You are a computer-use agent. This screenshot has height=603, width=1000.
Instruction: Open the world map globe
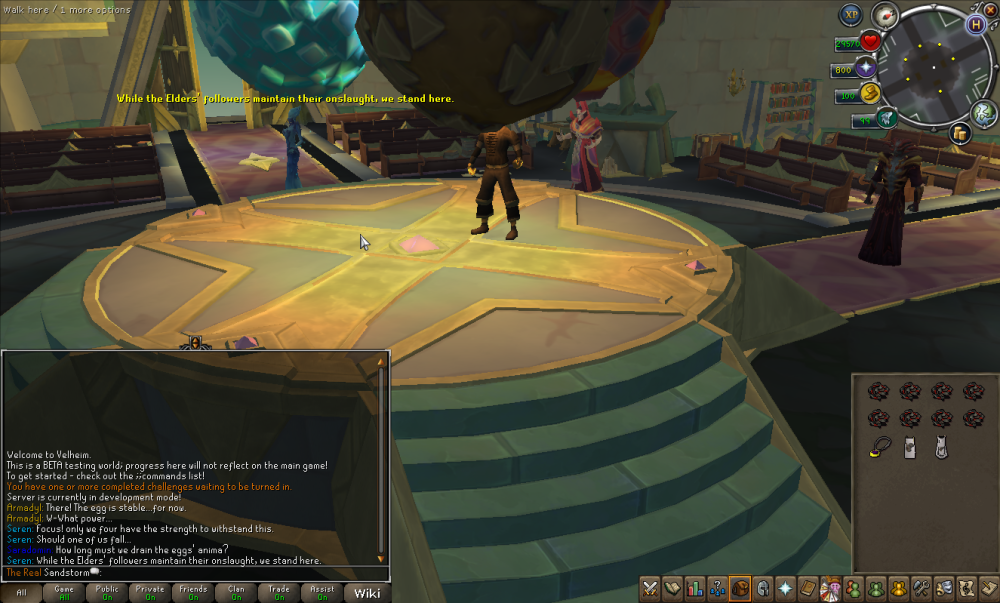click(x=982, y=112)
